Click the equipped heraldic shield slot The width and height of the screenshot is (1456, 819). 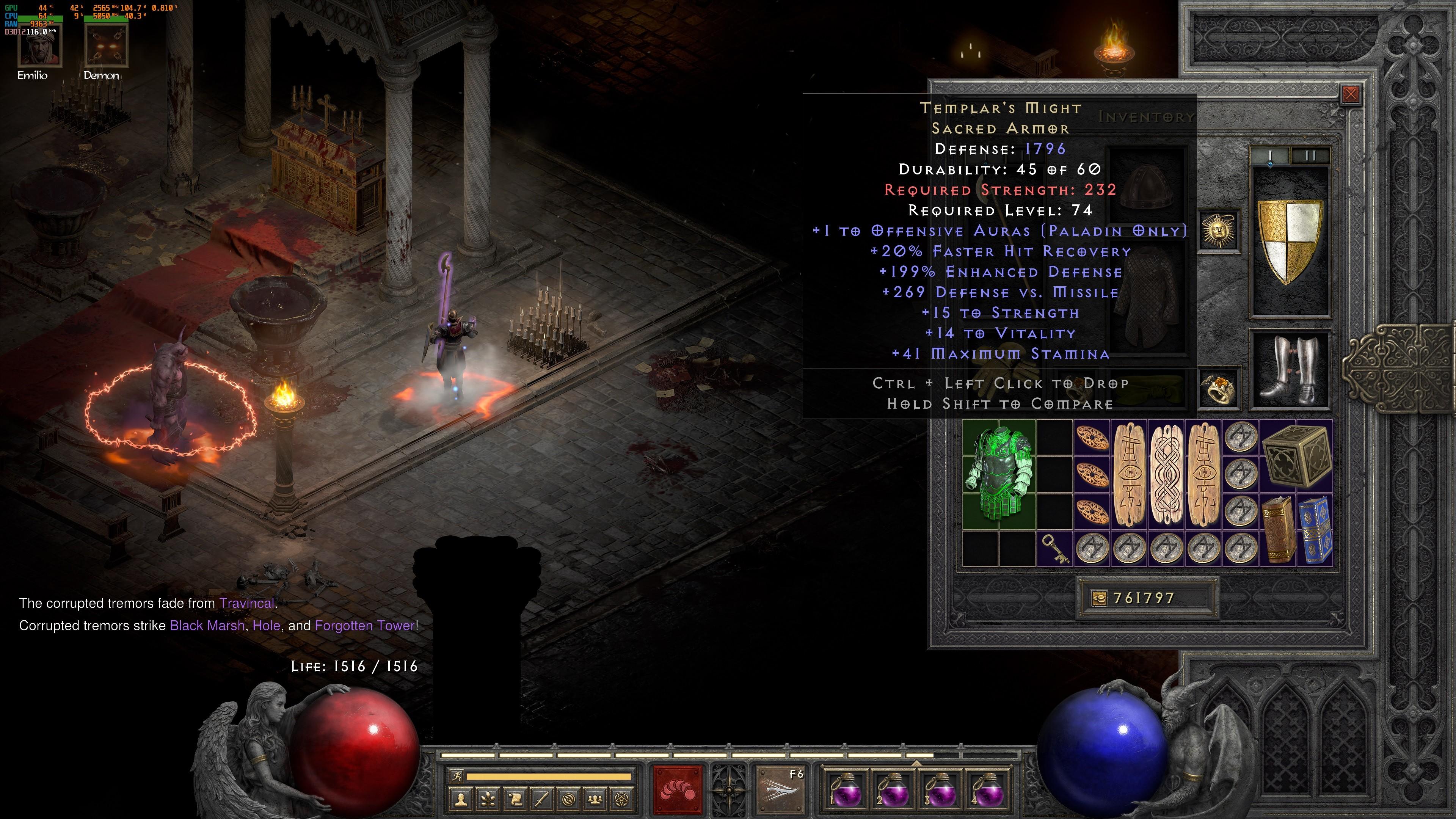point(1290,242)
